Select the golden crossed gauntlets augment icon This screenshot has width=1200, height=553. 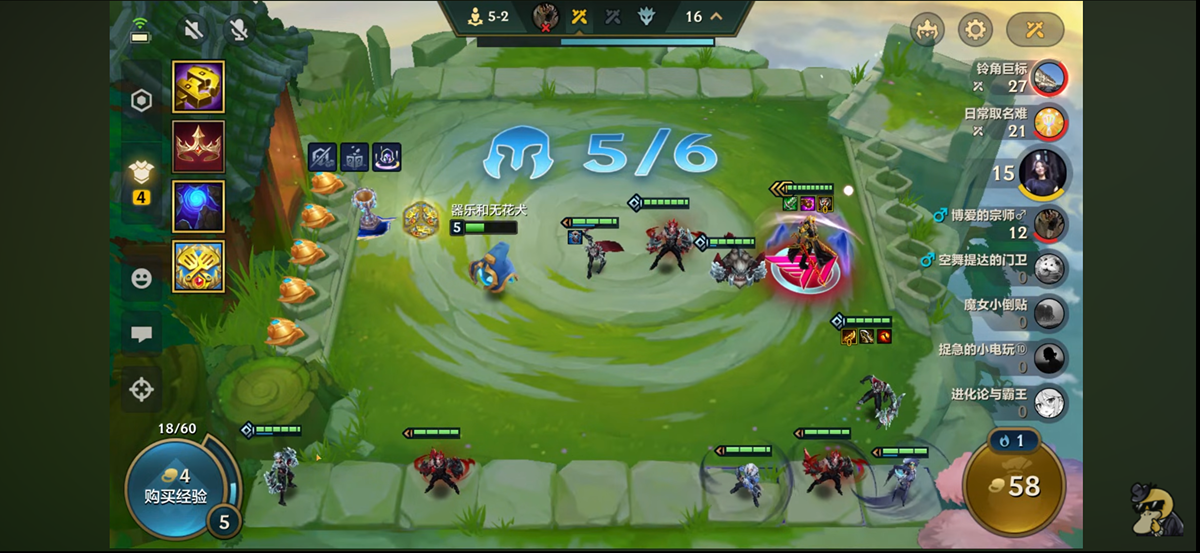[x=198, y=266]
